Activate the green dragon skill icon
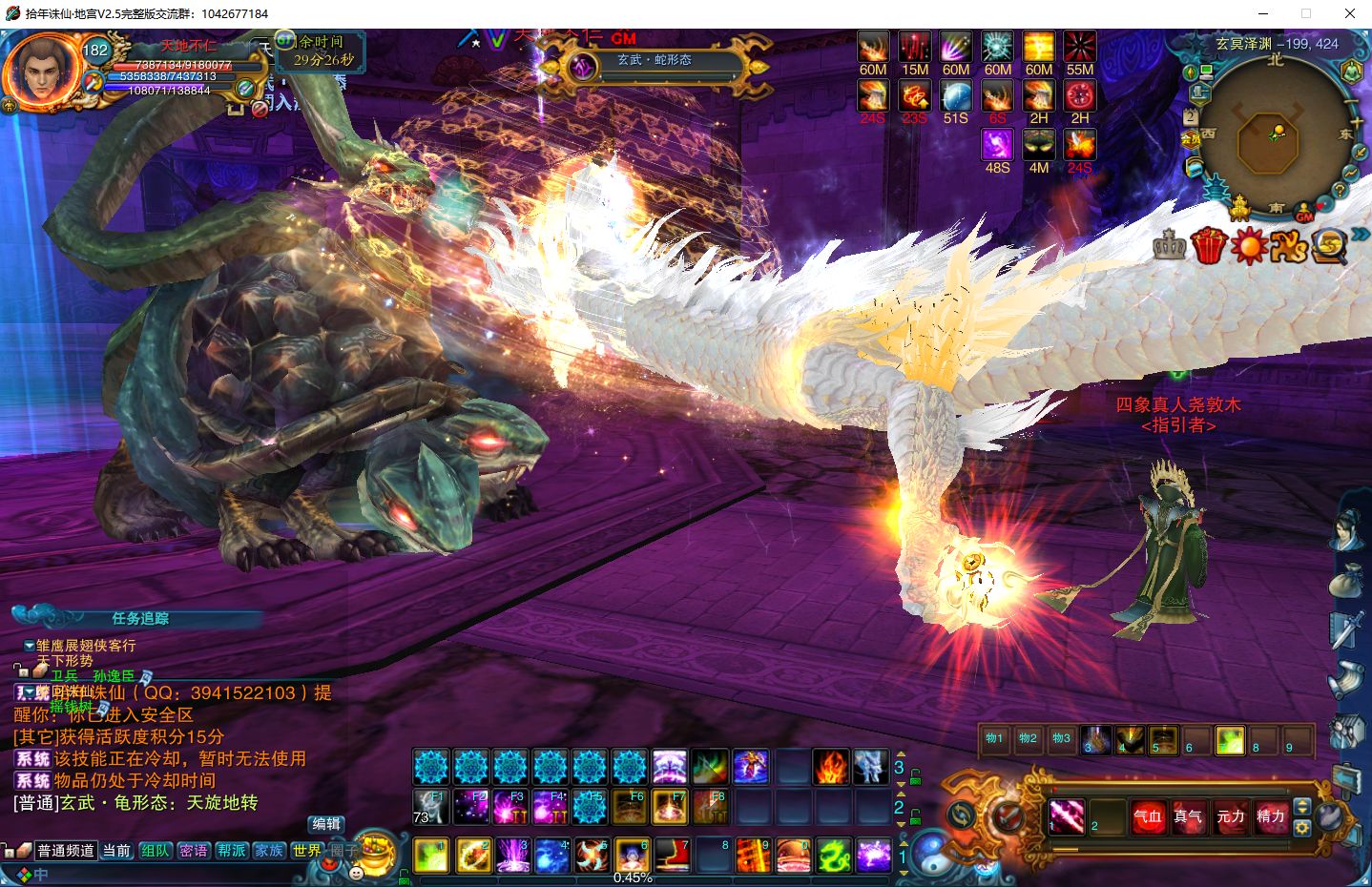 (833, 856)
